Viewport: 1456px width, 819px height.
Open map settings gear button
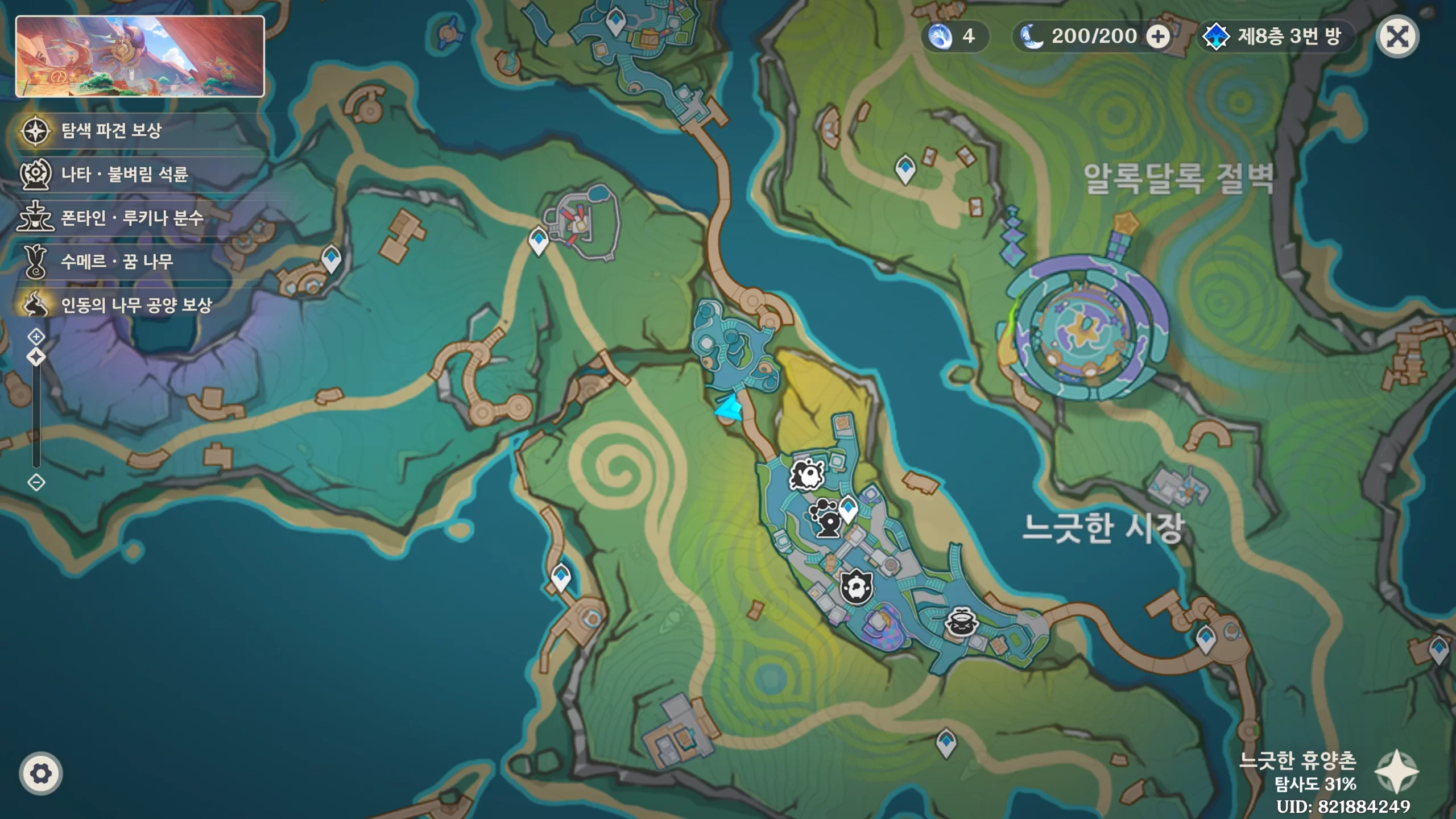click(40, 773)
